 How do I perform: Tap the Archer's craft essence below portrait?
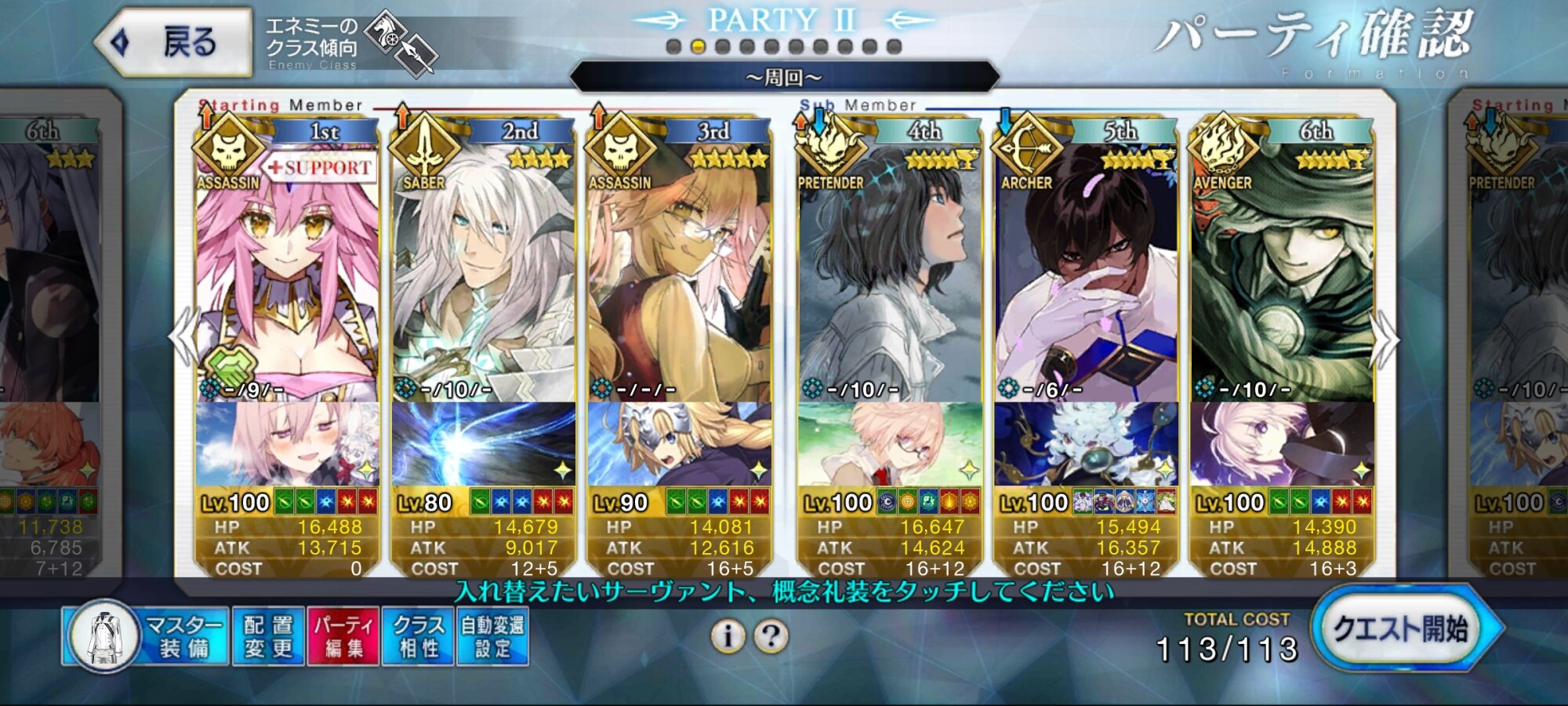point(1086,444)
